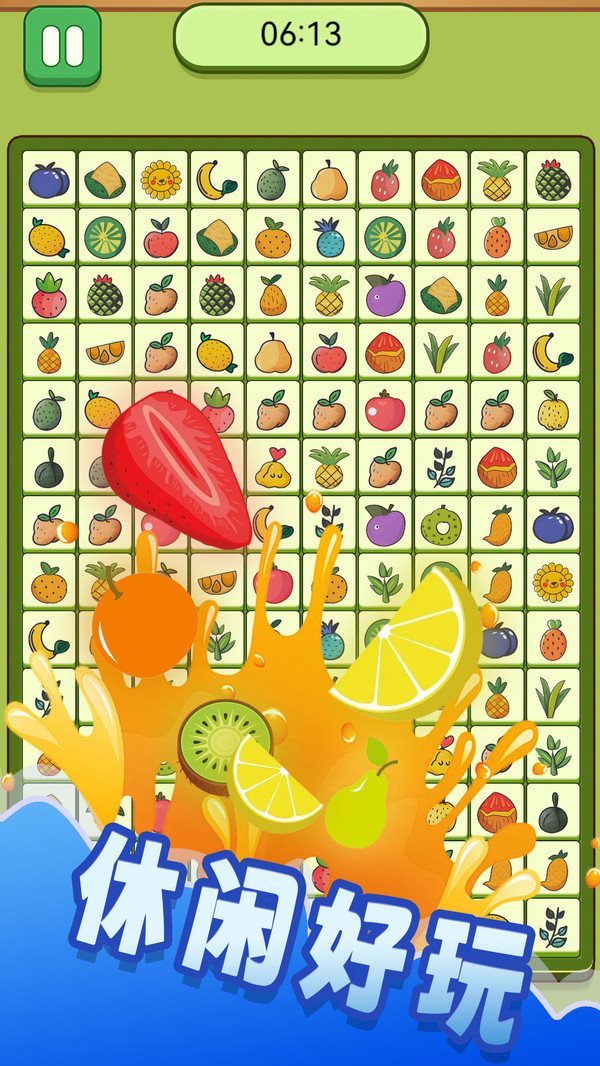
Task: Pause the game with the green button
Action: pos(62,45)
